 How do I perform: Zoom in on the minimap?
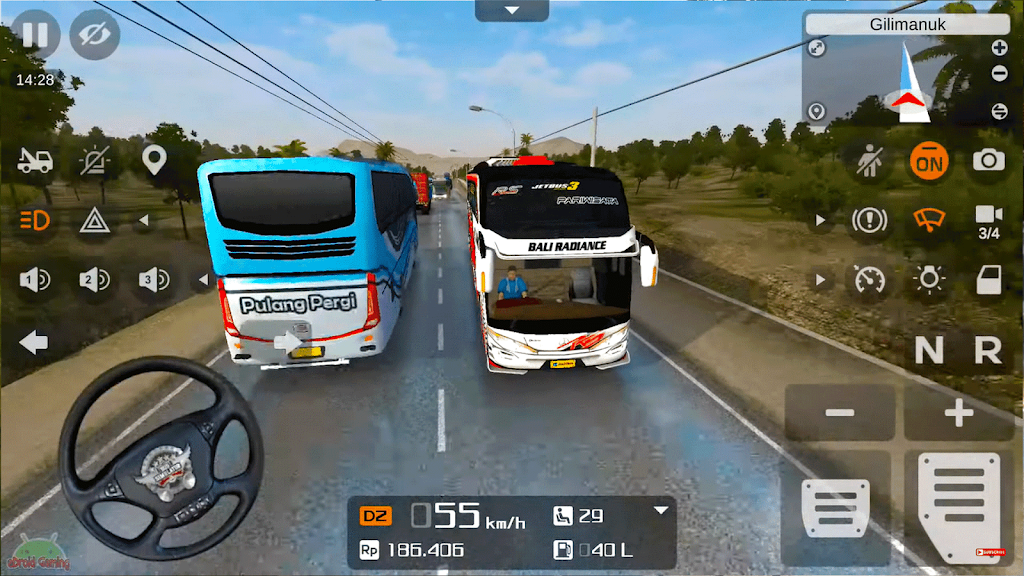999,47
